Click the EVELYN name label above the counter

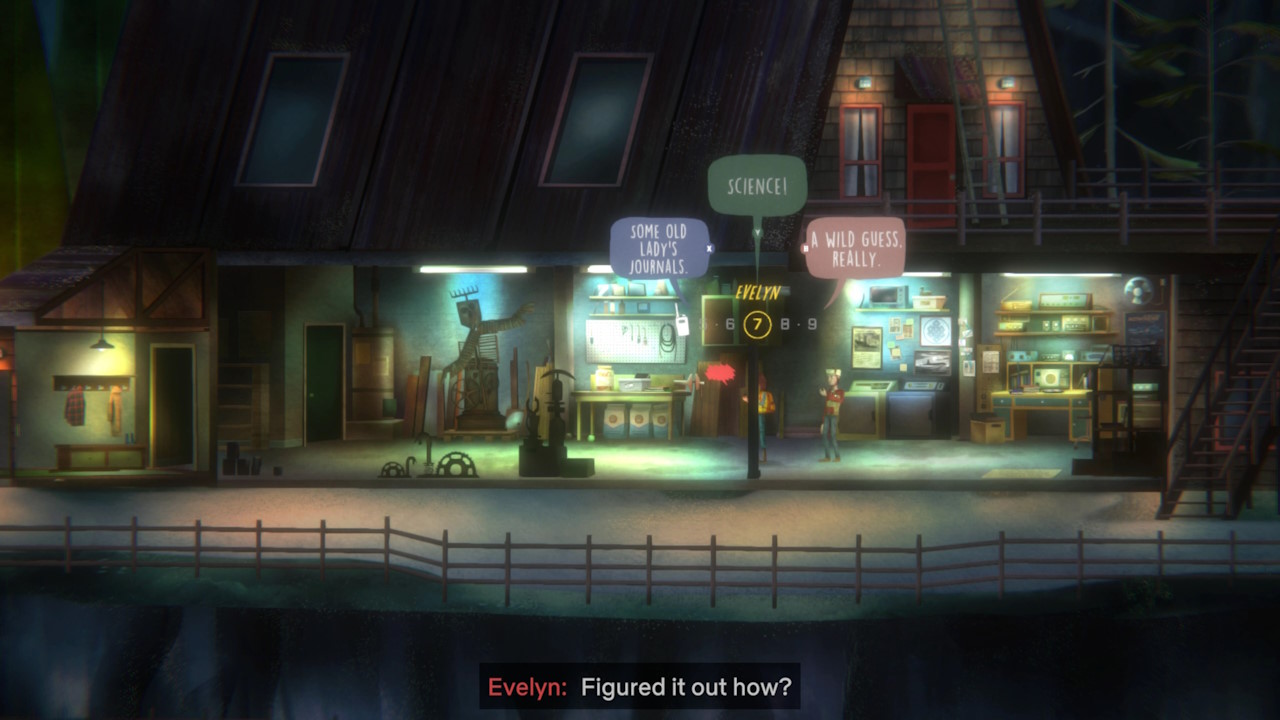757,292
